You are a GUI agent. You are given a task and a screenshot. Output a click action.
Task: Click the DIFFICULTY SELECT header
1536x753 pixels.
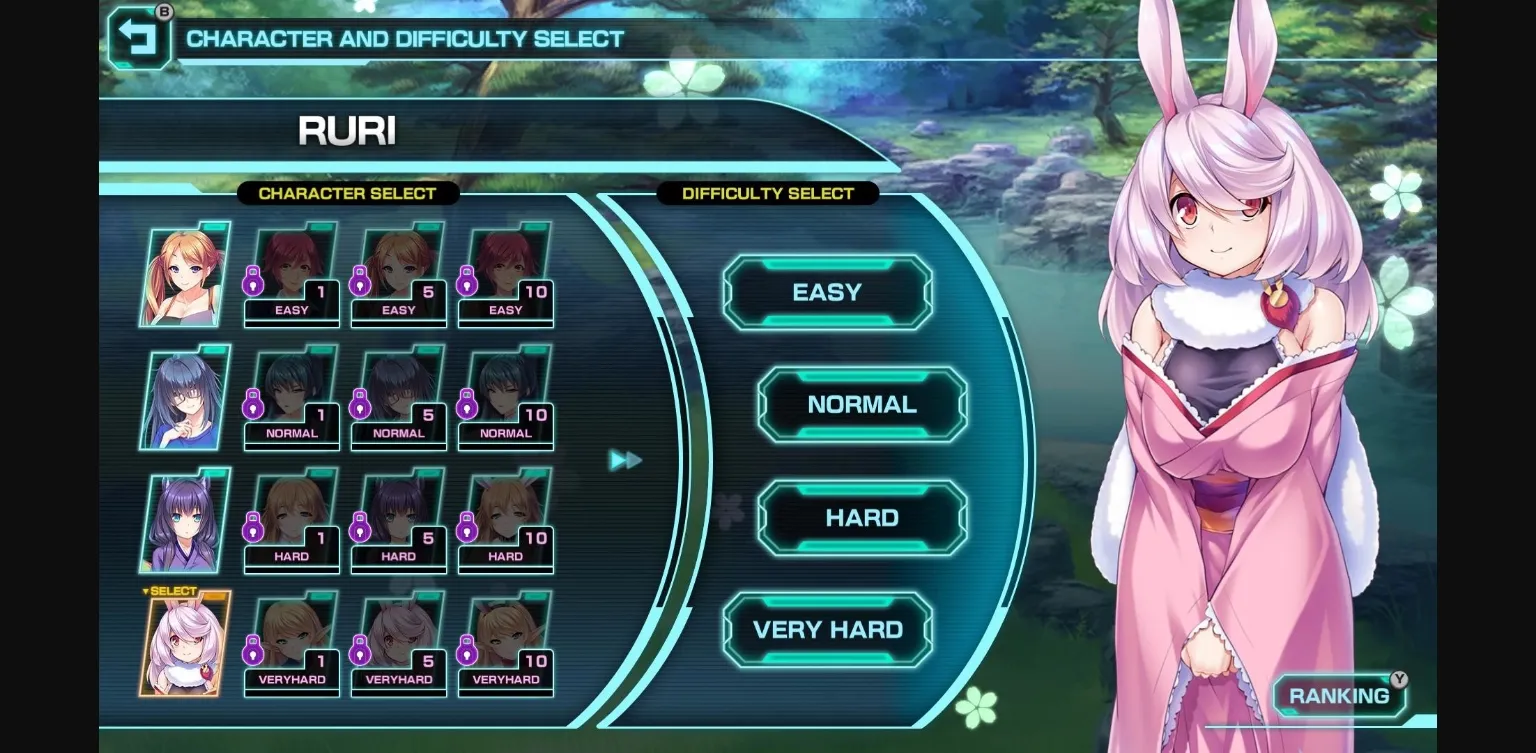pos(768,193)
